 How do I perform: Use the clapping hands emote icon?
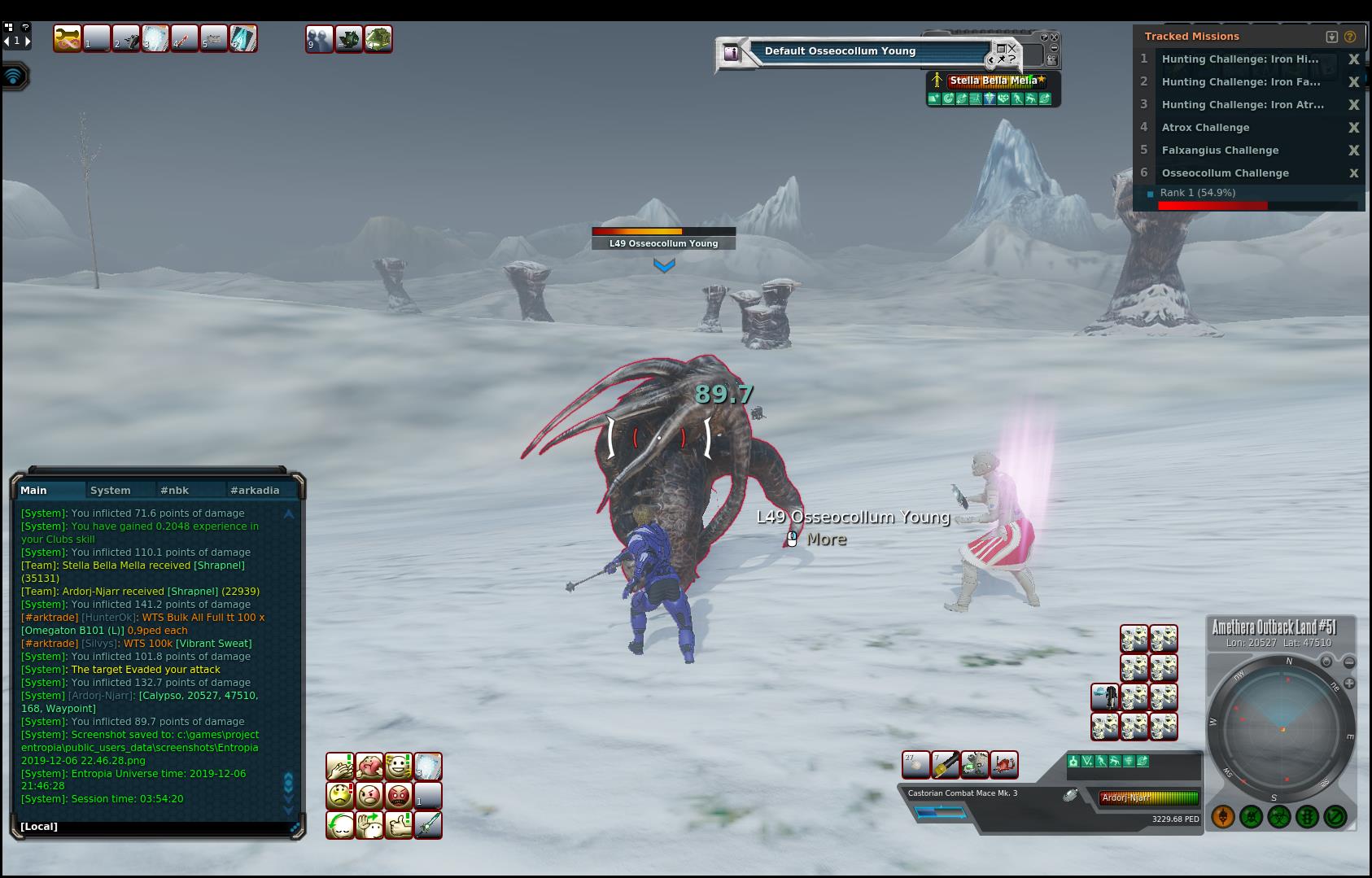pos(340,766)
